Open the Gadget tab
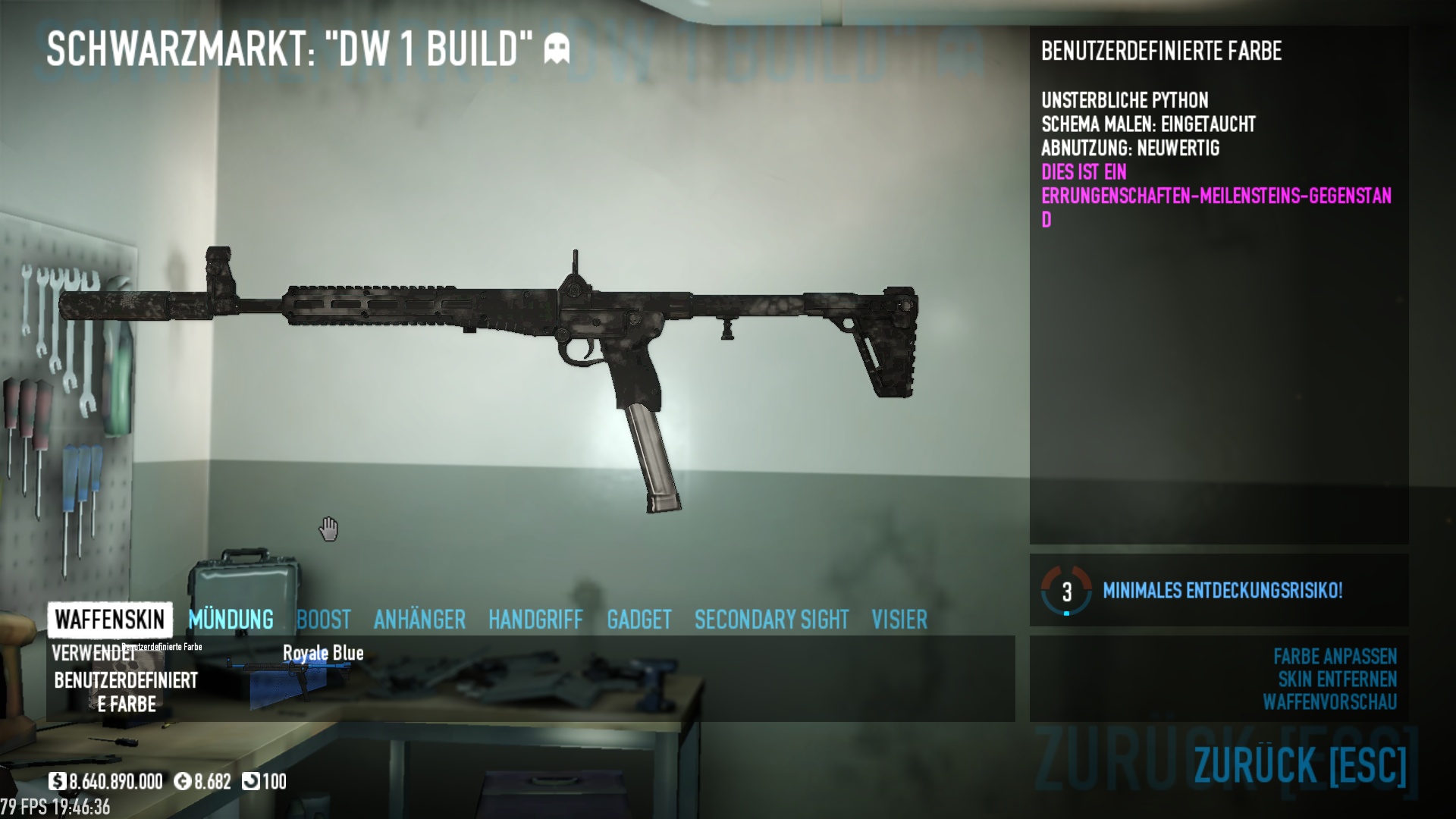The image size is (1456, 819). (639, 620)
